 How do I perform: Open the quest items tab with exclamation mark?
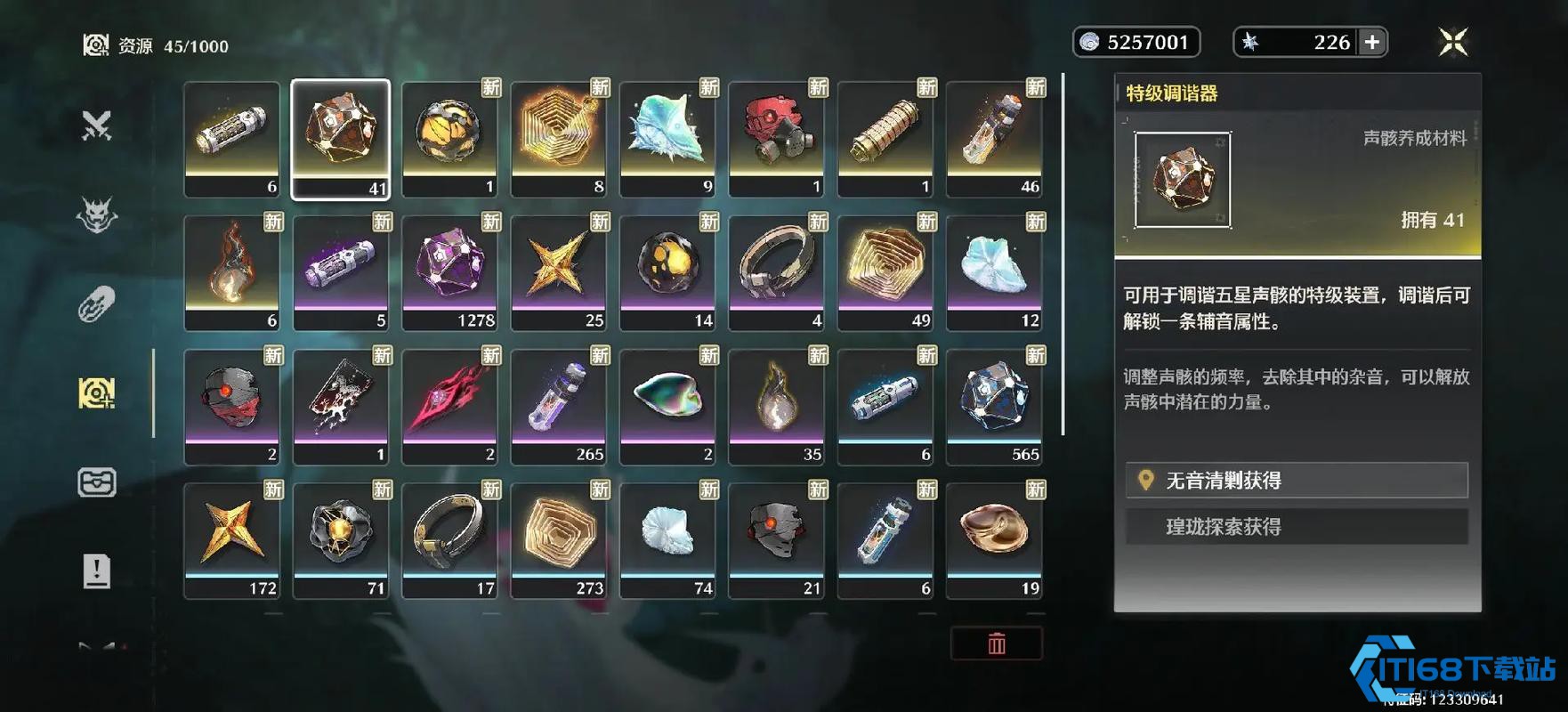[96, 570]
